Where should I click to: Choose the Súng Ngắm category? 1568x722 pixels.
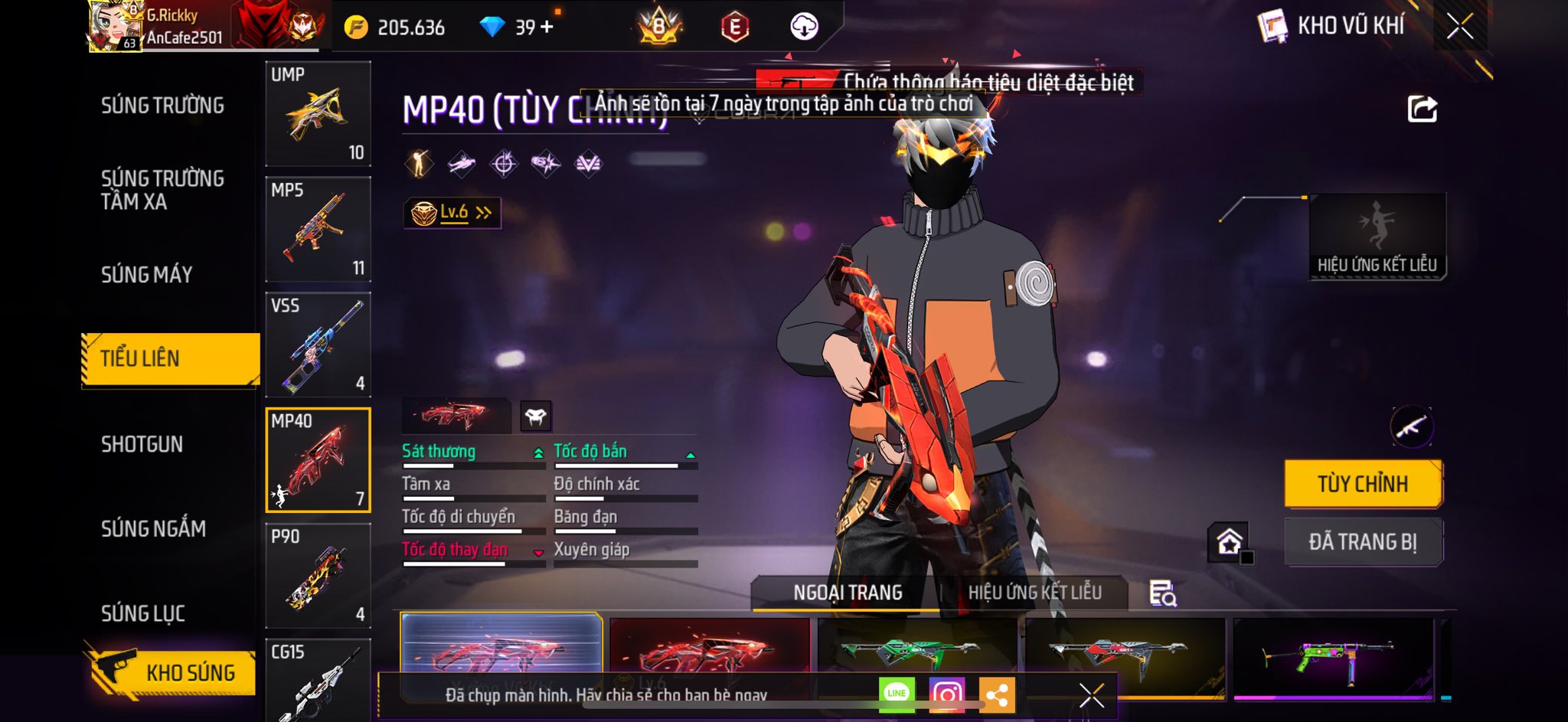point(153,528)
